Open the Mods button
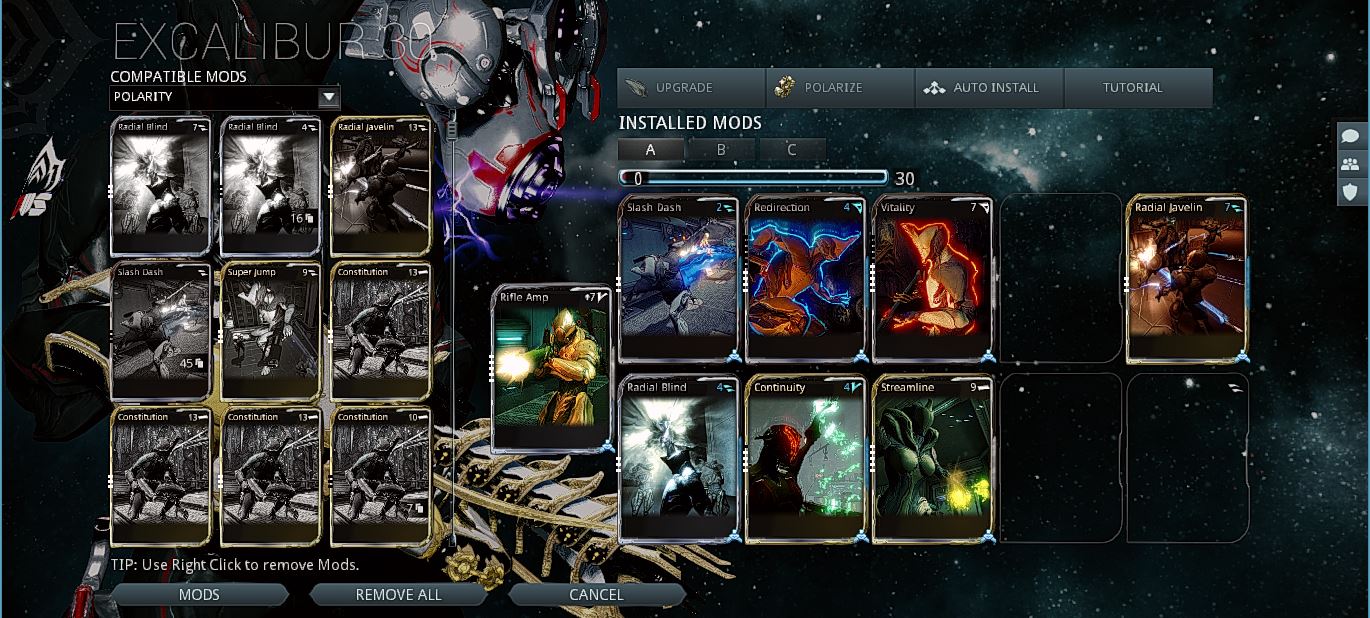Image resolution: width=1370 pixels, height=618 pixels. pyautogui.click(x=199, y=595)
